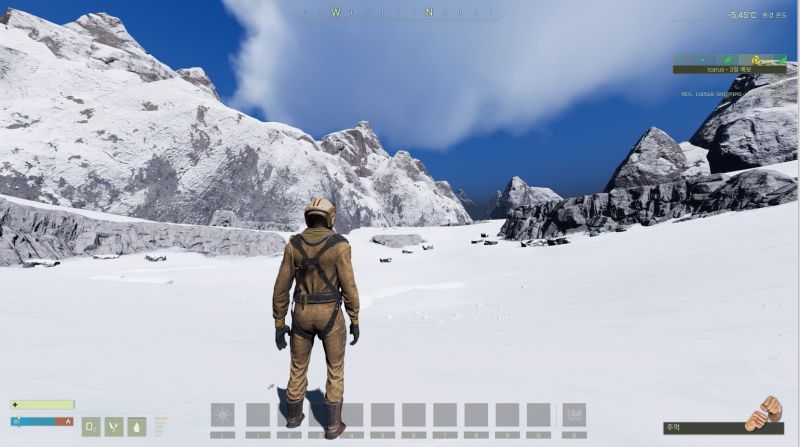Click the compass bar heading strip
Viewport: 800px width, 447px height.
click(400, 13)
